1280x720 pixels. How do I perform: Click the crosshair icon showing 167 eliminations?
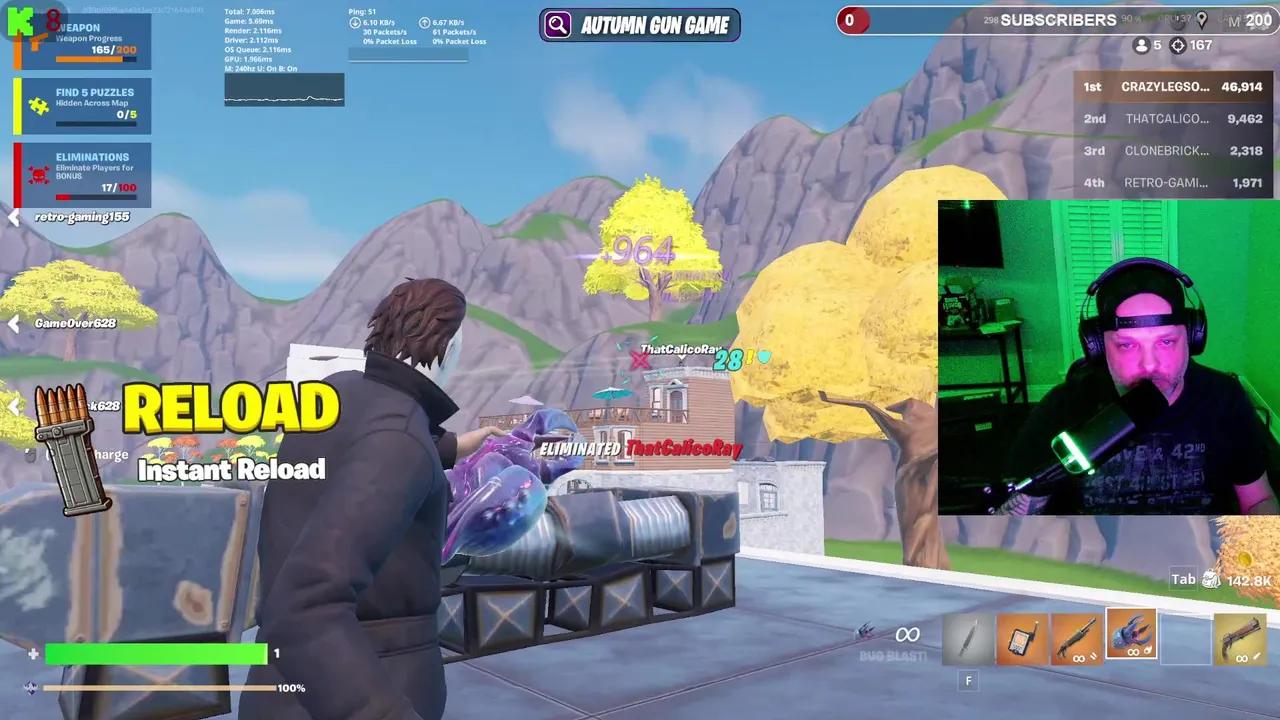[x=1180, y=45]
